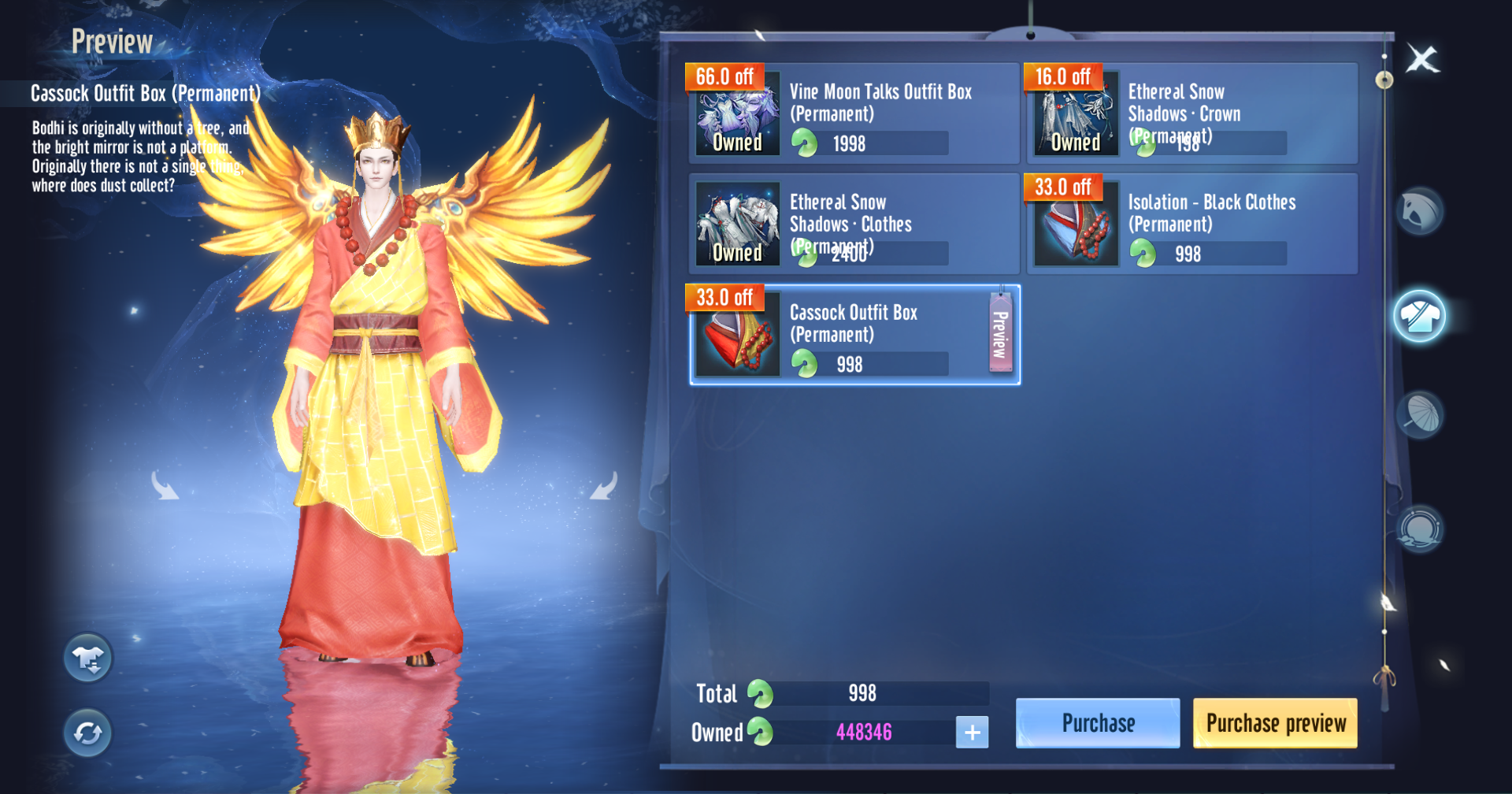Buy the selected outfit with Purchase
The height and width of the screenshot is (794, 1512).
coord(1098,722)
